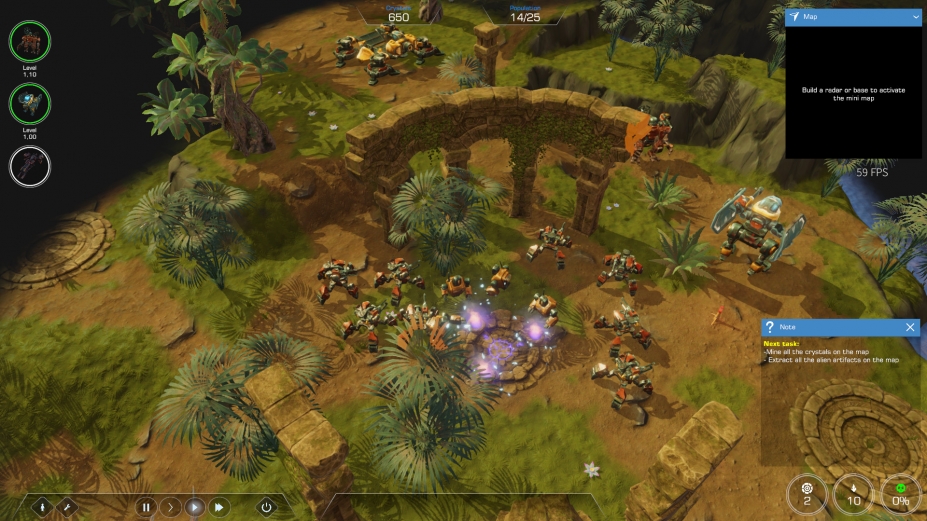Viewport: 927px width, 521px height.
Task: Set normal game speed with the play button
Action: pos(195,507)
